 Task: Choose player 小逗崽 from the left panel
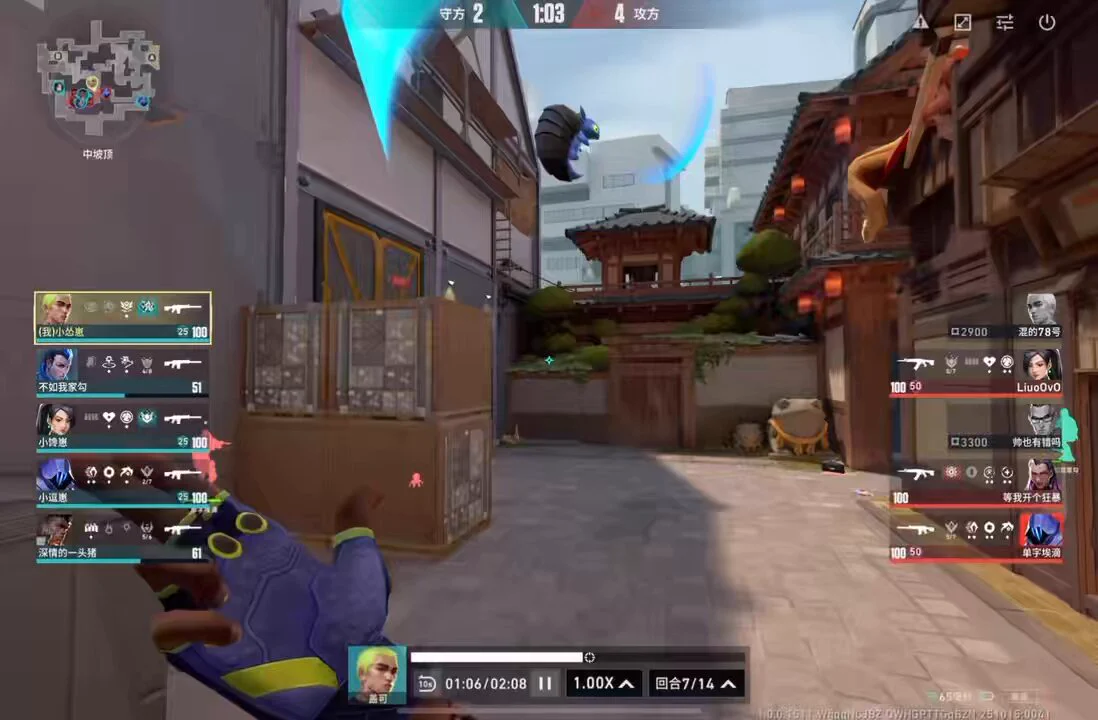pyautogui.click(x=123, y=483)
